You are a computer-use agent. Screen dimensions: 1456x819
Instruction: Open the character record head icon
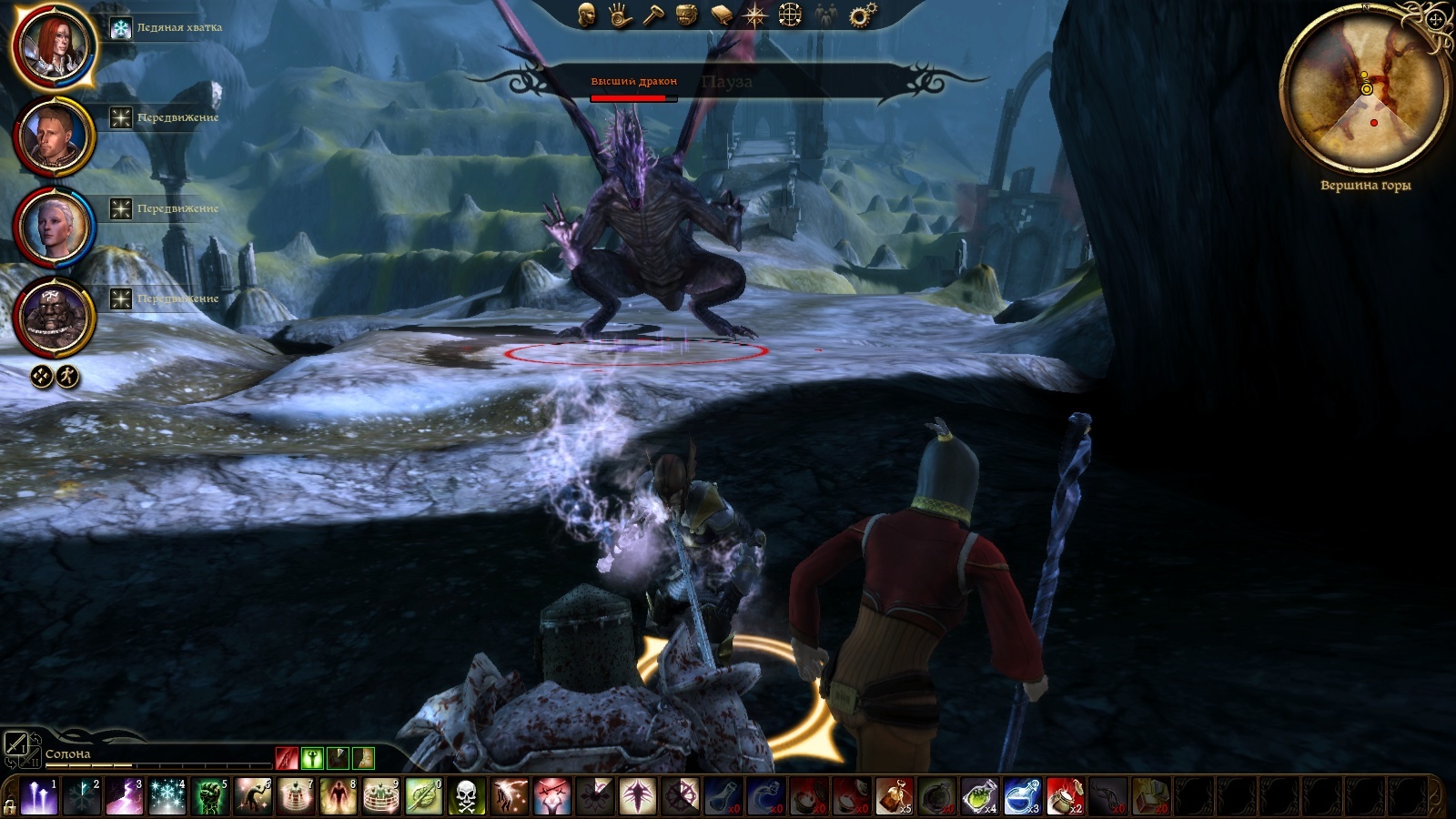point(587,15)
